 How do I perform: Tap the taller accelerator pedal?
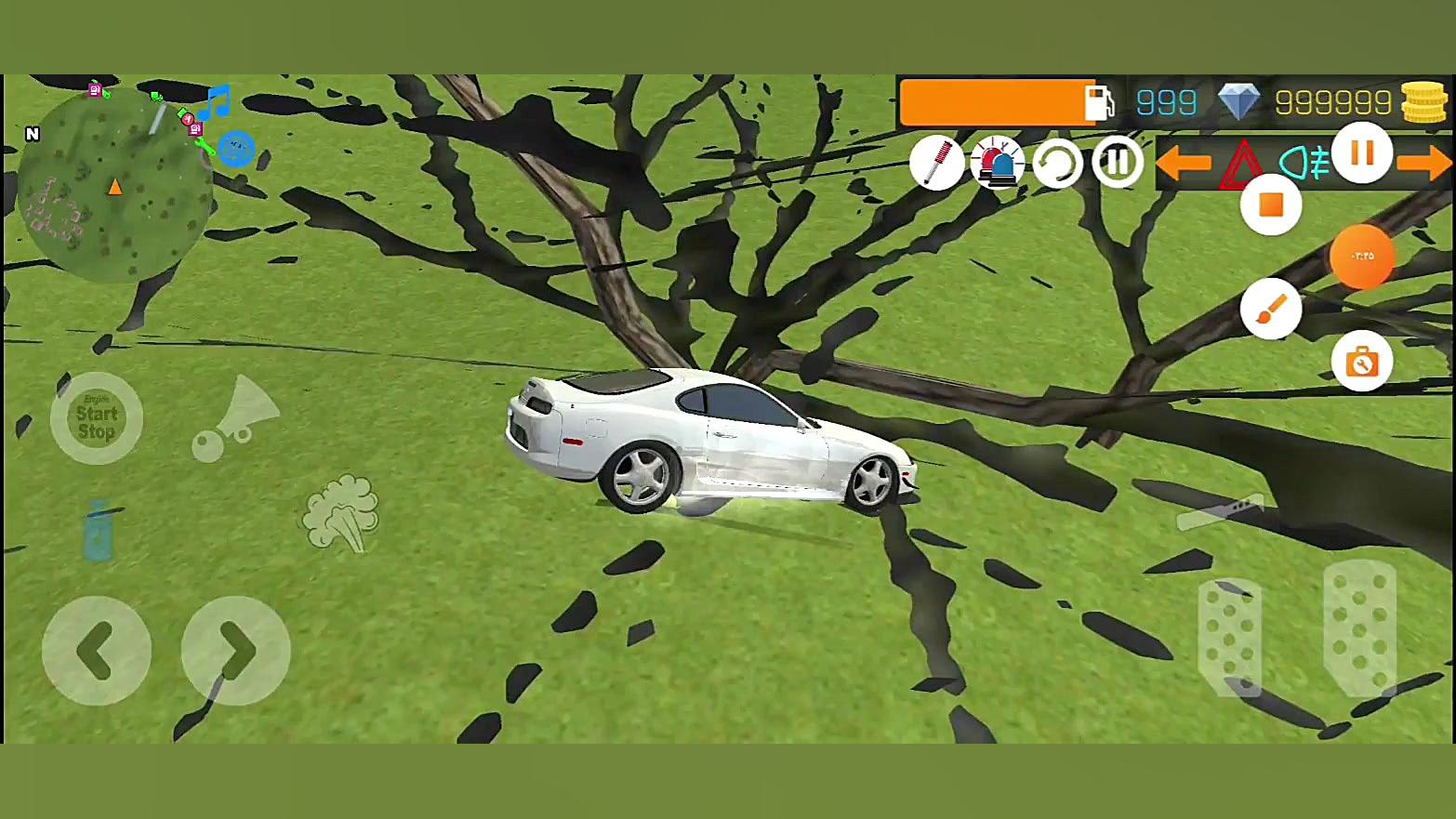point(1359,627)
